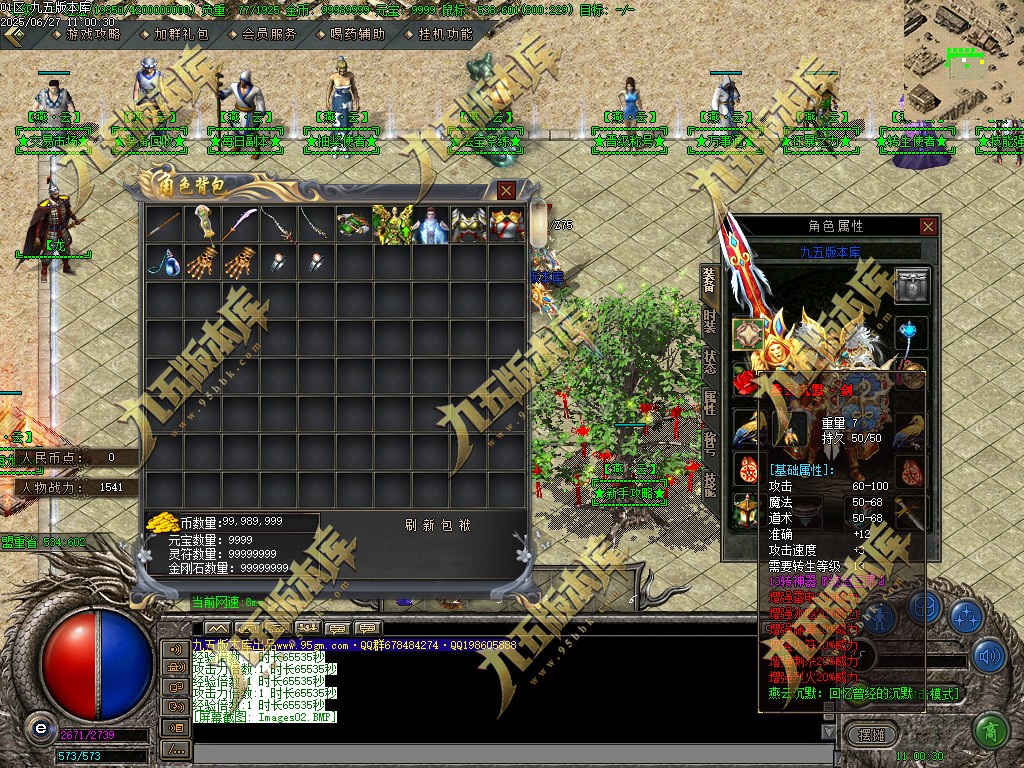Close the character attributes panel
The height and width of the screenshot is (768, 1024).
pyautogui.click(x=929, y=227)
